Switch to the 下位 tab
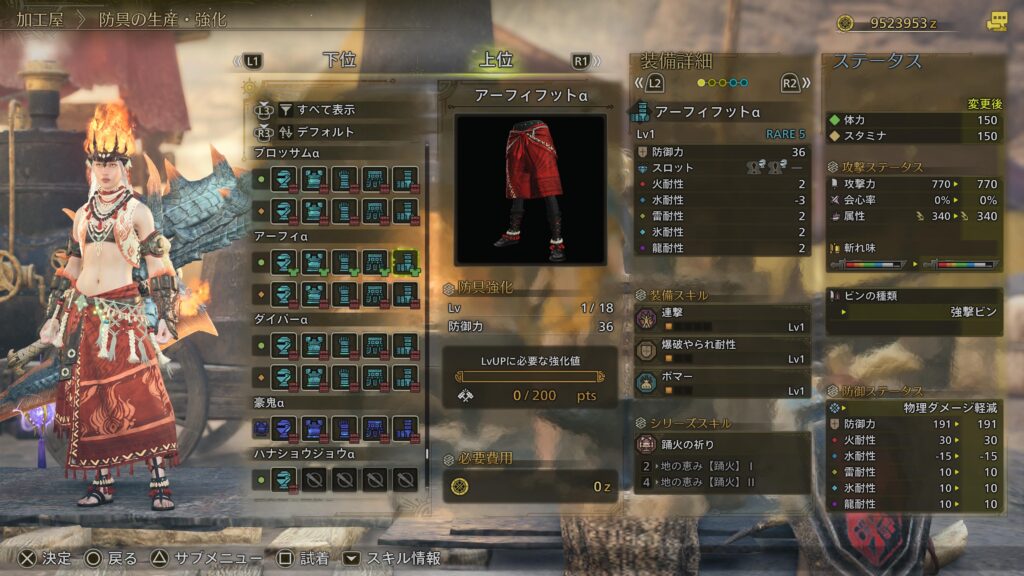 tap(339, 60)
